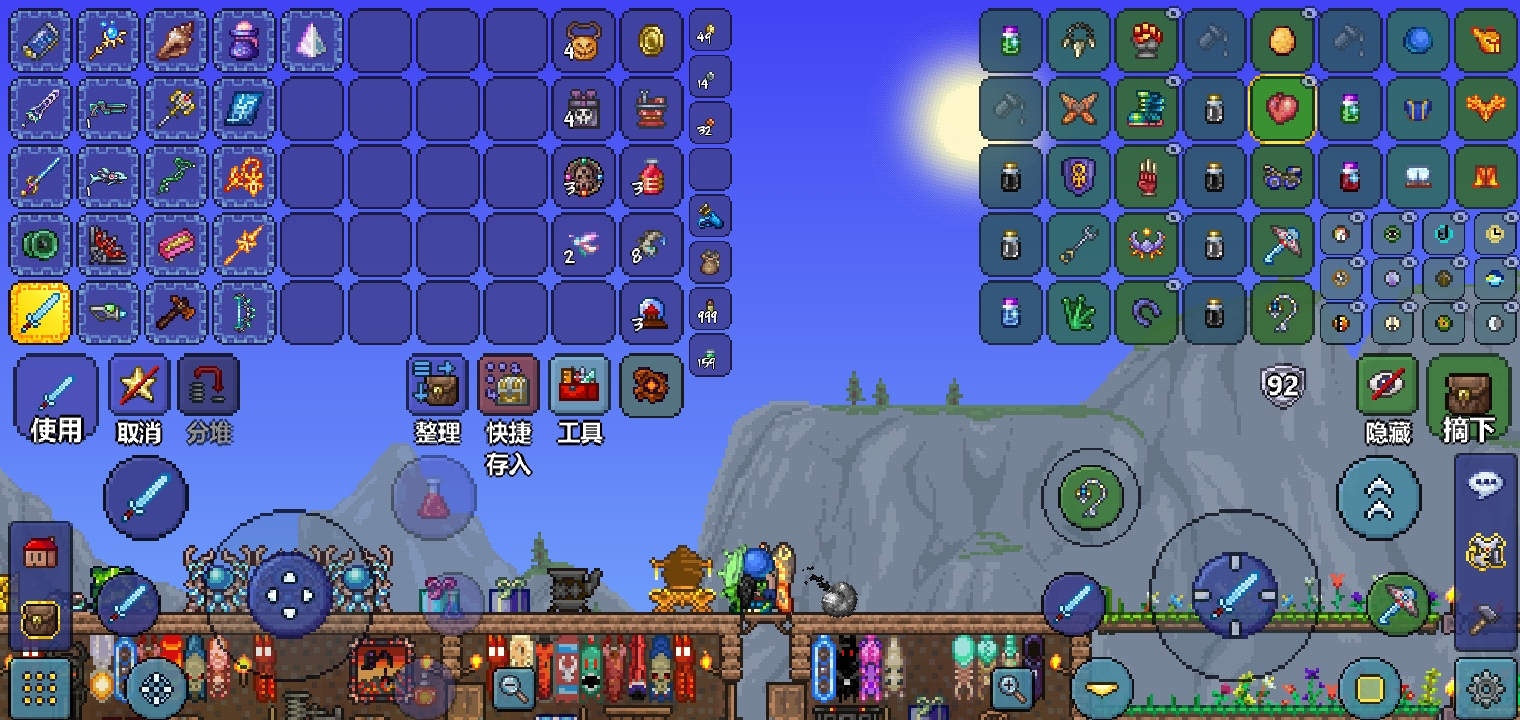Select the conch shell inventory slot
1520x720 pixels.
176,41
